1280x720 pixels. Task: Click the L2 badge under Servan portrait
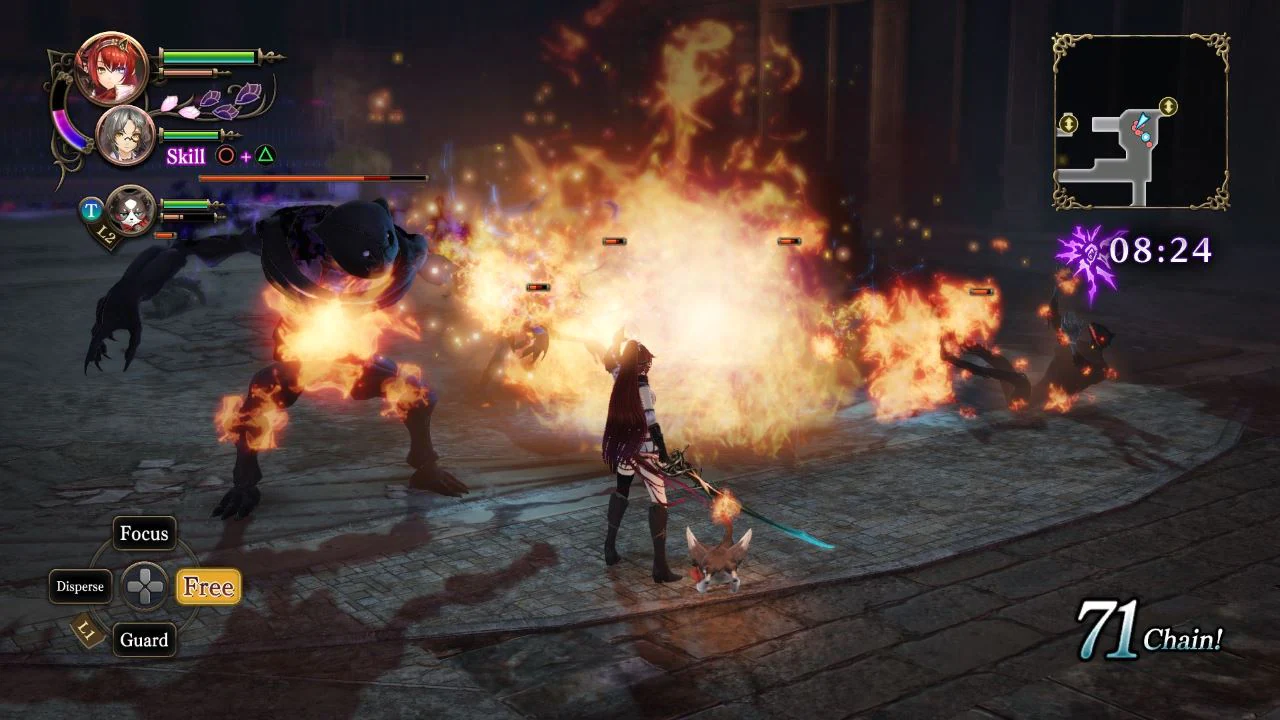pos(104,233)
